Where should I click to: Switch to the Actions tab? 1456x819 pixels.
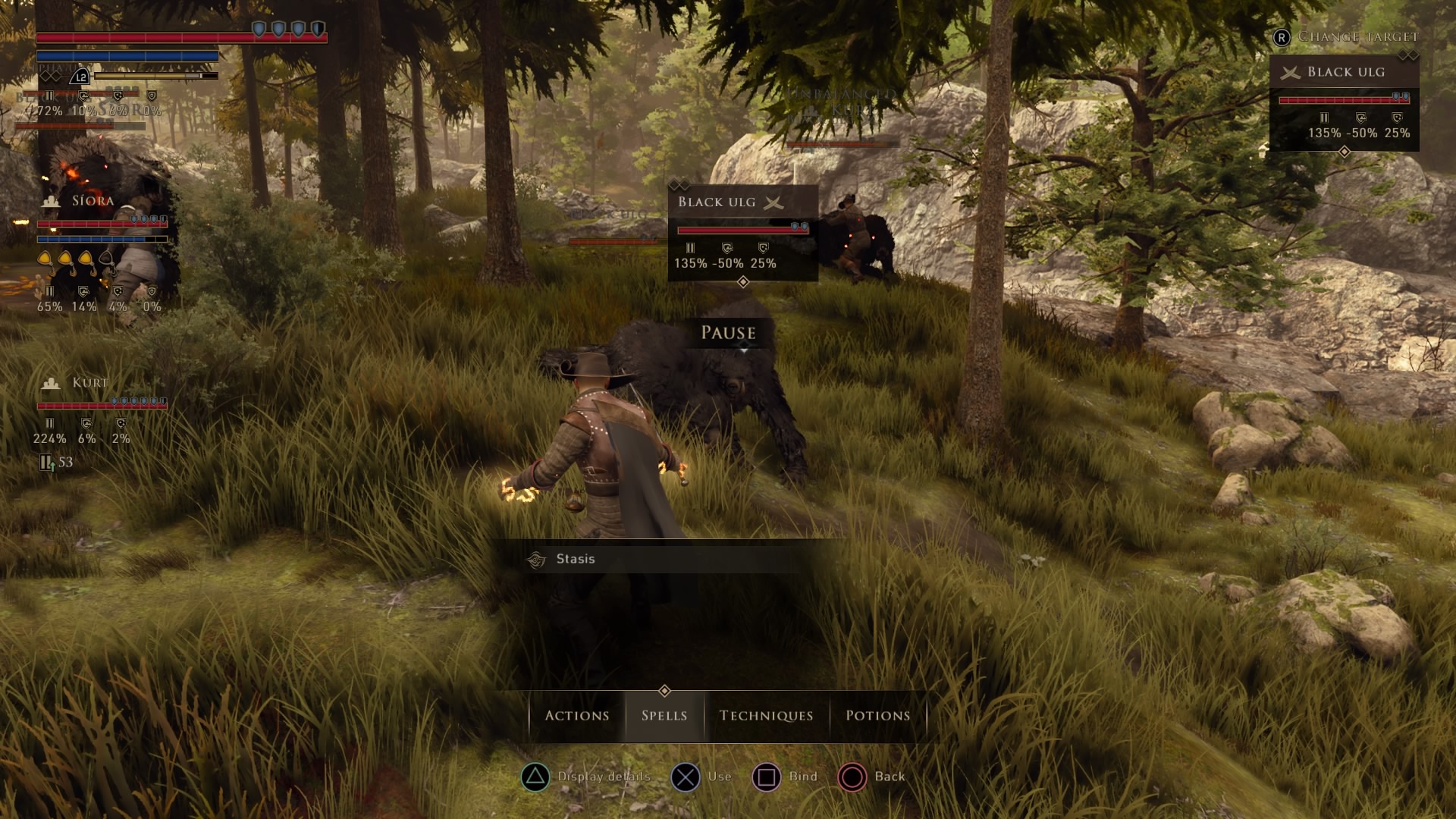[x=576, y=715]
